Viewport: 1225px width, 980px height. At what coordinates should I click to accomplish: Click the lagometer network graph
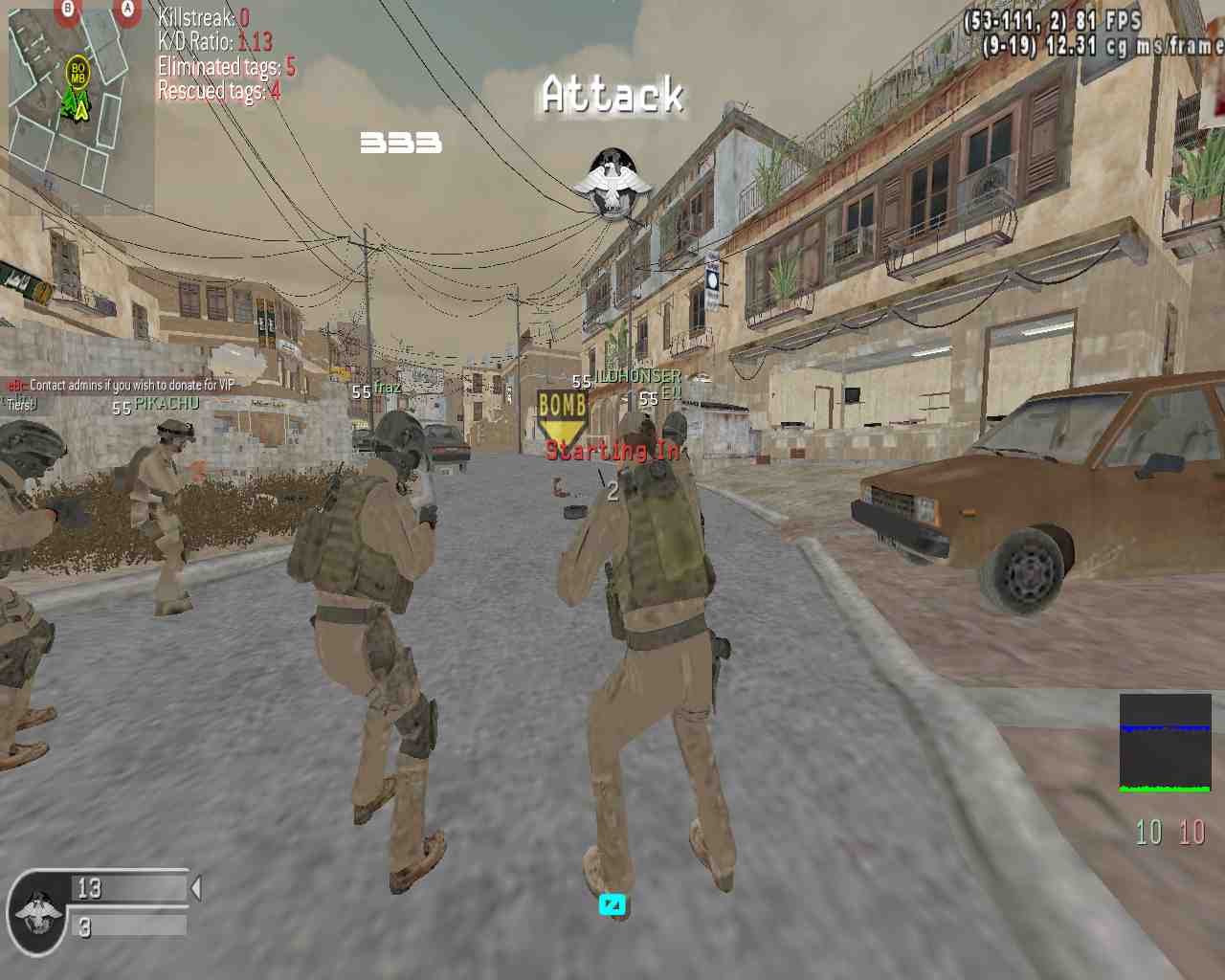1165,743
